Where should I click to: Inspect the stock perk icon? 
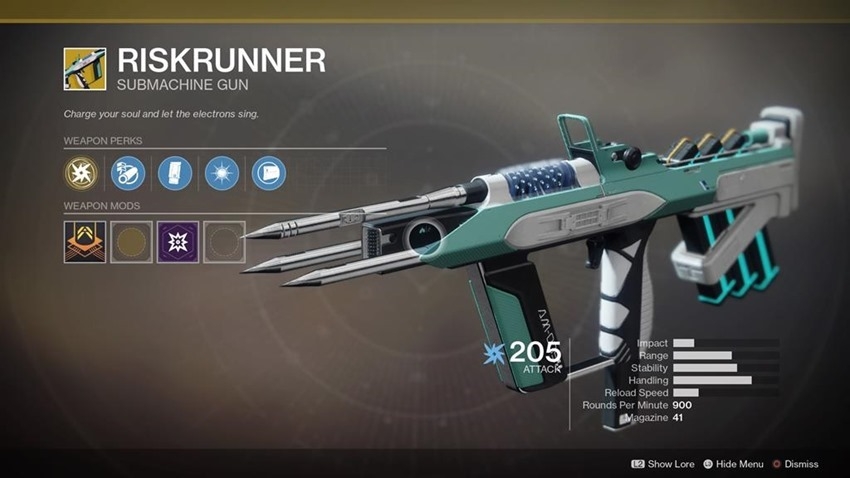[x=267, y=175]
